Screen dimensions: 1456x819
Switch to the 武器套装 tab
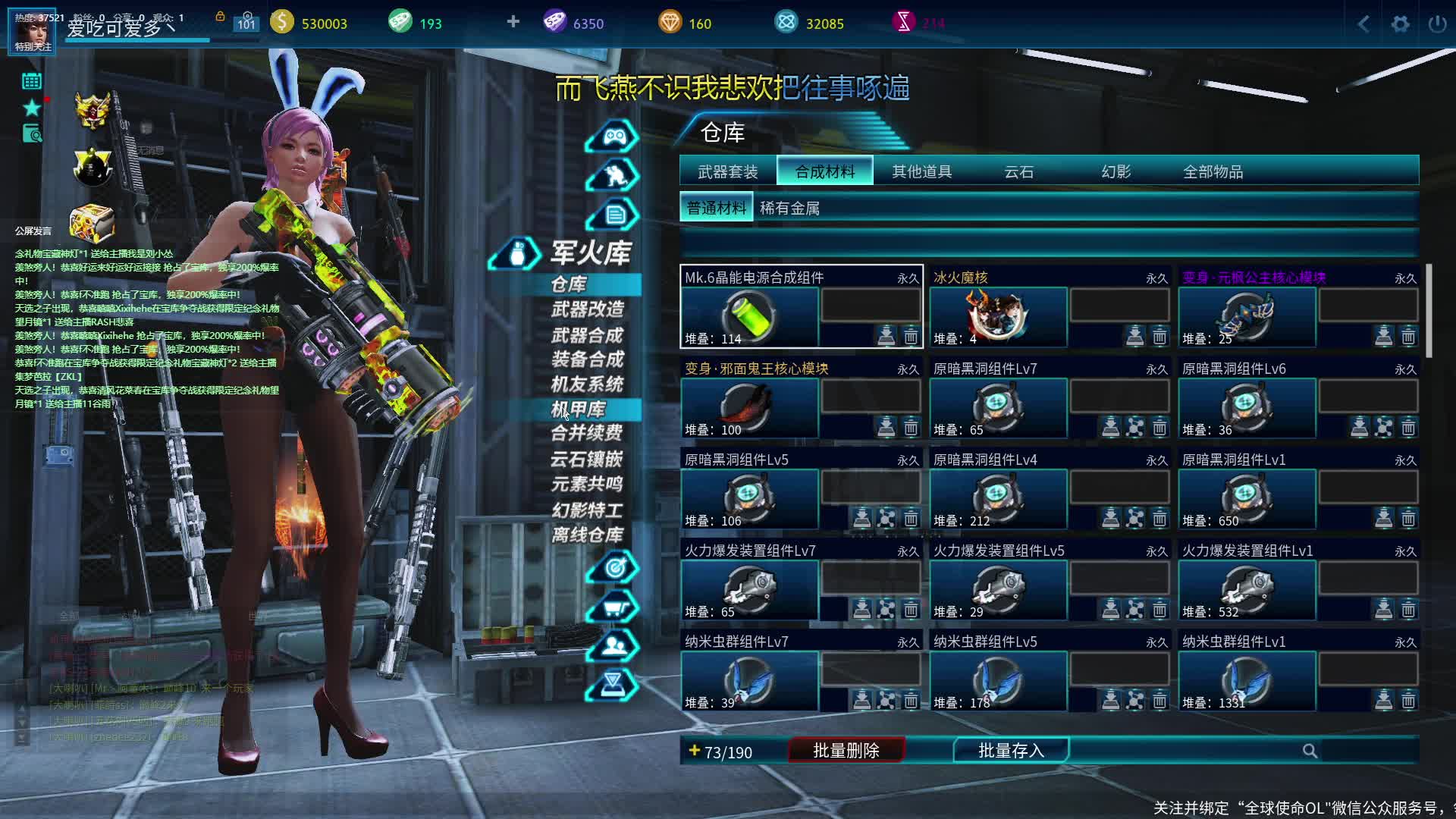pyautogui.click(x=727, y=171)
